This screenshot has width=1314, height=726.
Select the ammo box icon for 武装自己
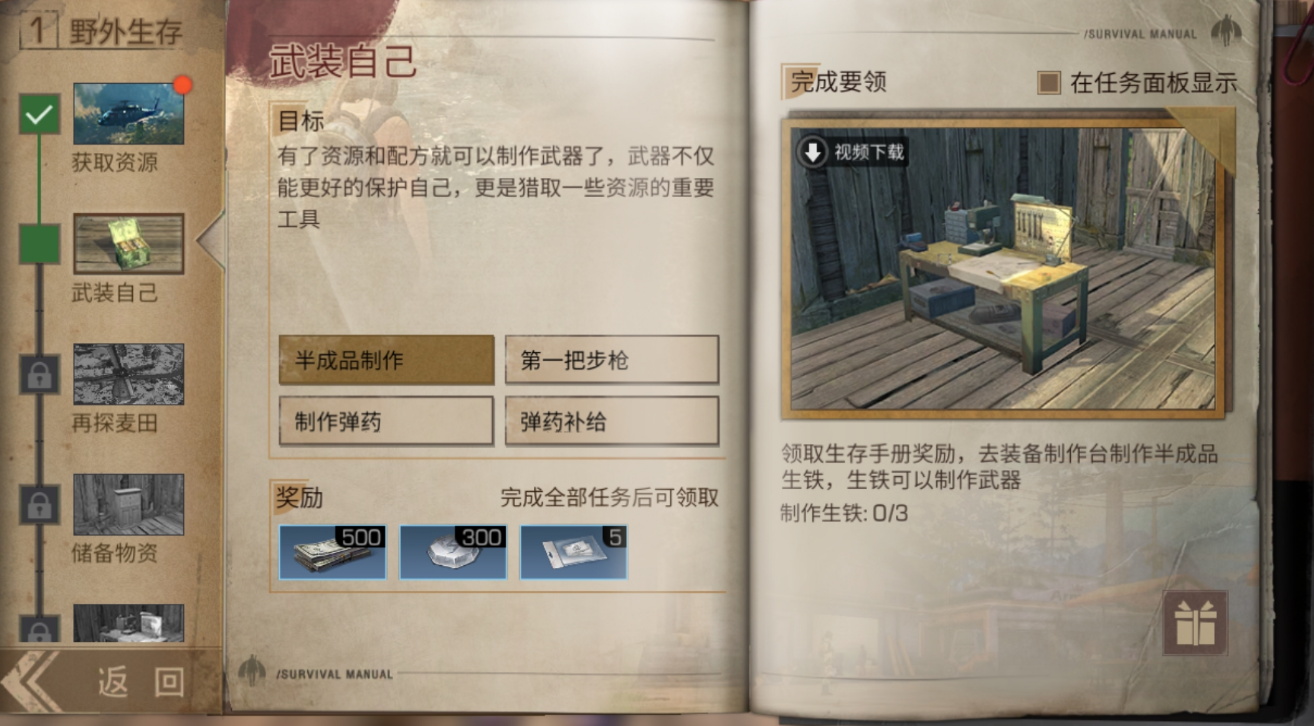pos(128,243)
